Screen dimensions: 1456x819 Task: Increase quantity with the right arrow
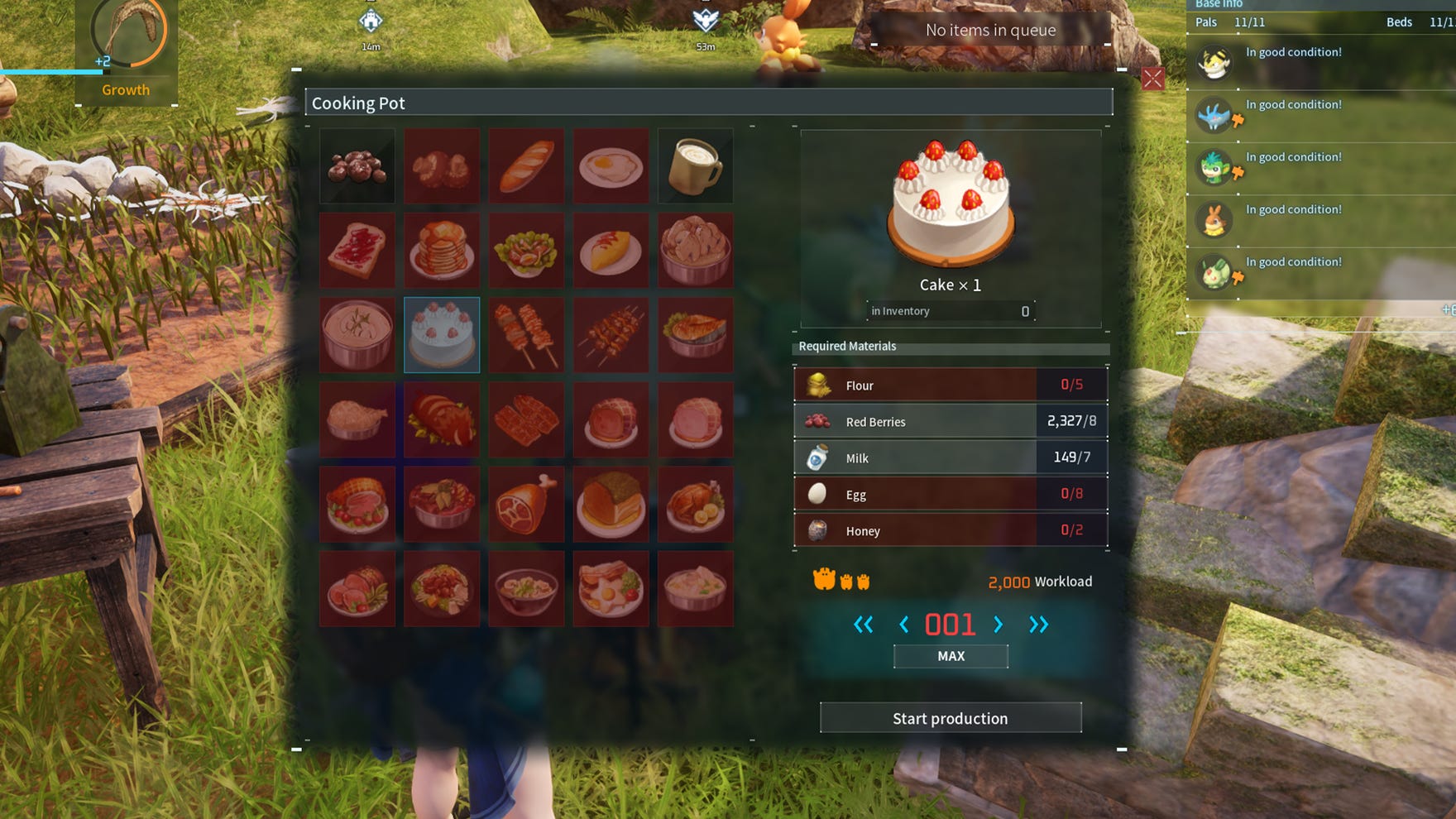(x=998, y=625)
